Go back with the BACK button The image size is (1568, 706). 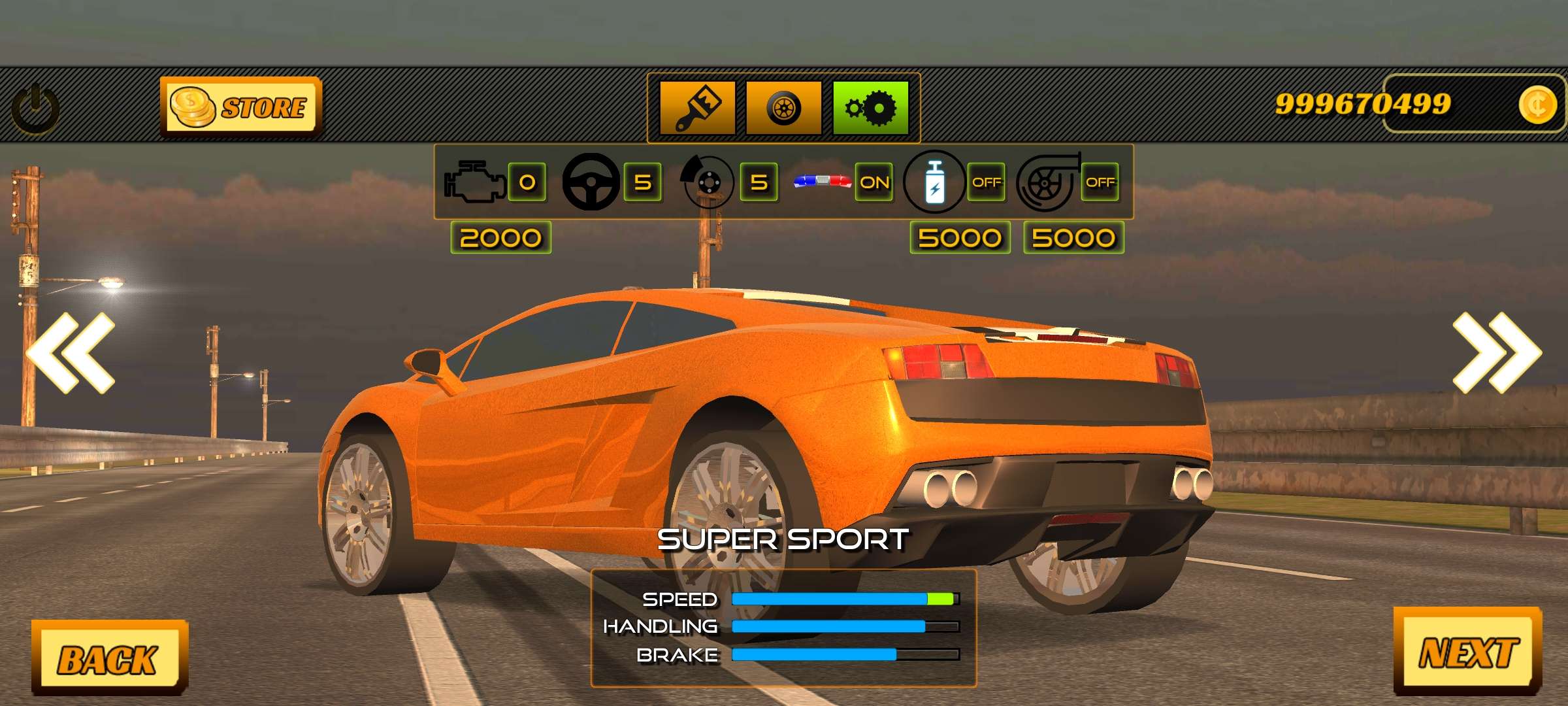[108, 658]
